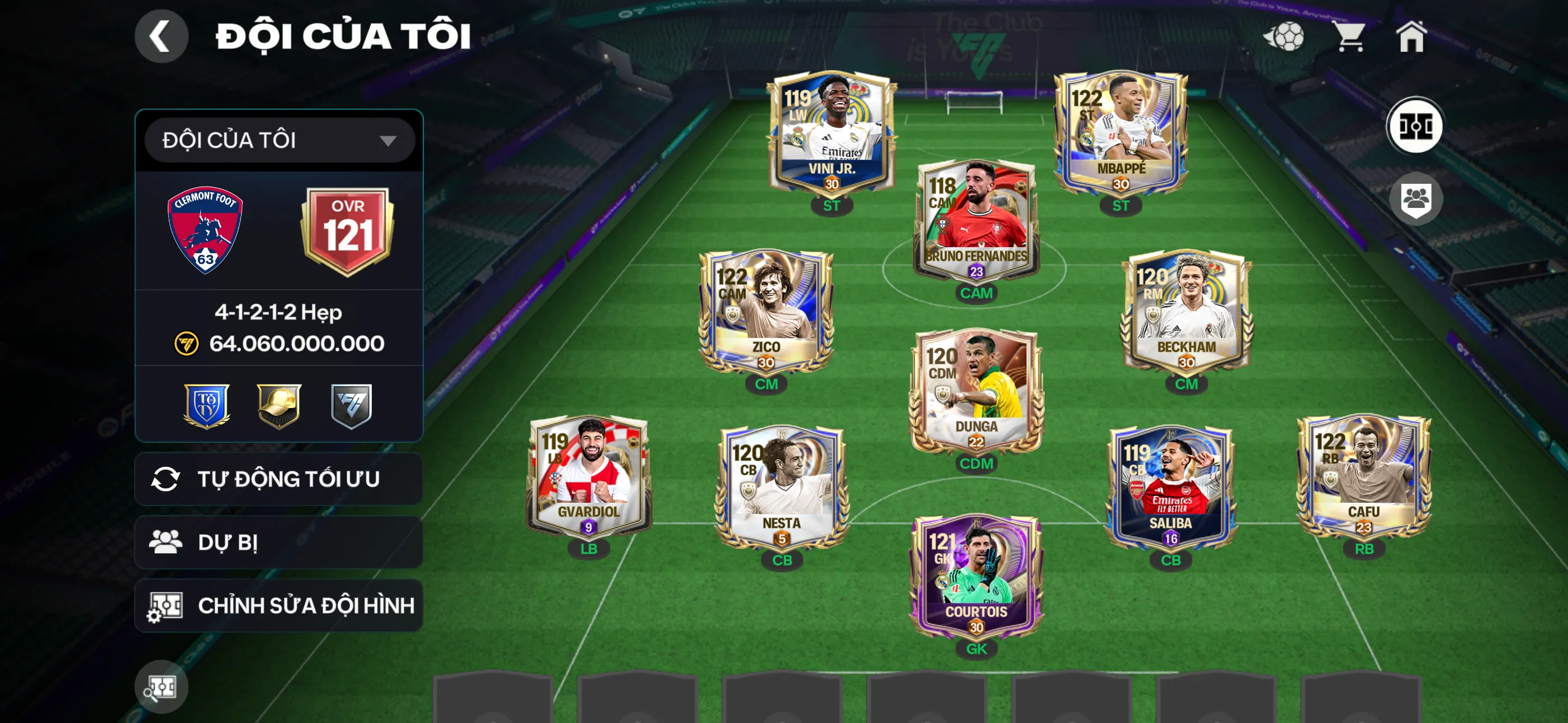Viewport: 1568px width, 723px height.
Task: Activate TỰ ĐỘNG TỐI ƯU auto optimize
Action: click(x=278, y=478)
